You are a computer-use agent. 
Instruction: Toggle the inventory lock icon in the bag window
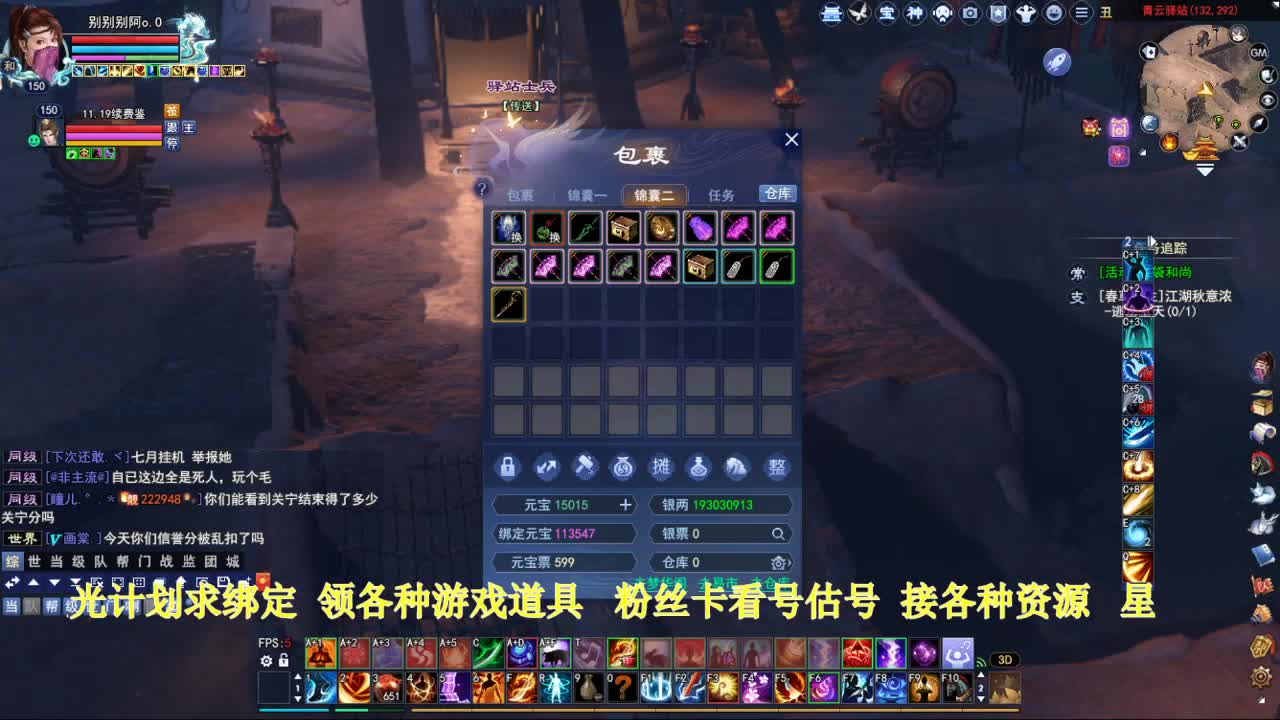tap(507, 466)
